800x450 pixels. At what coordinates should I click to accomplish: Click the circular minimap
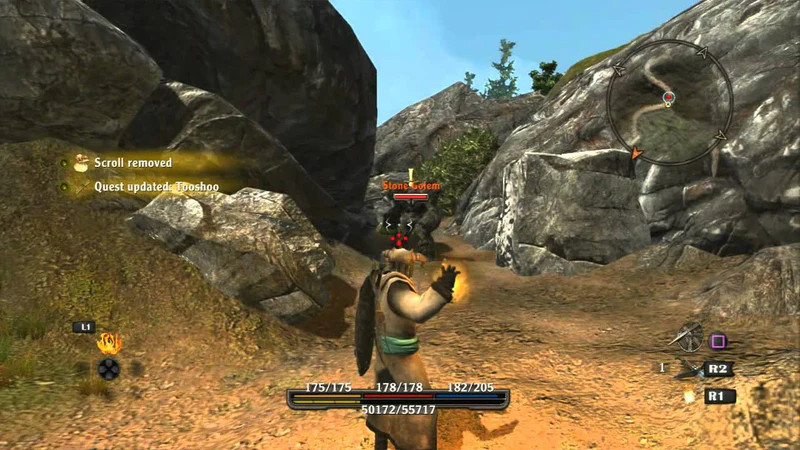pos(669,102)
